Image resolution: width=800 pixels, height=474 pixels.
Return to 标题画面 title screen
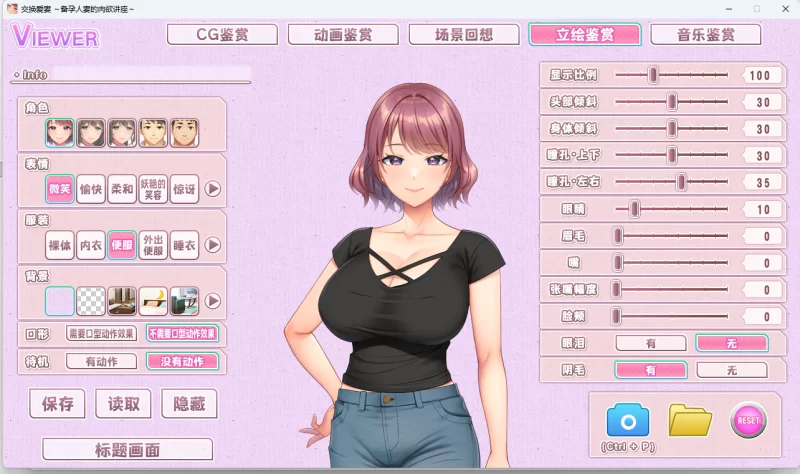click(127, 449)
